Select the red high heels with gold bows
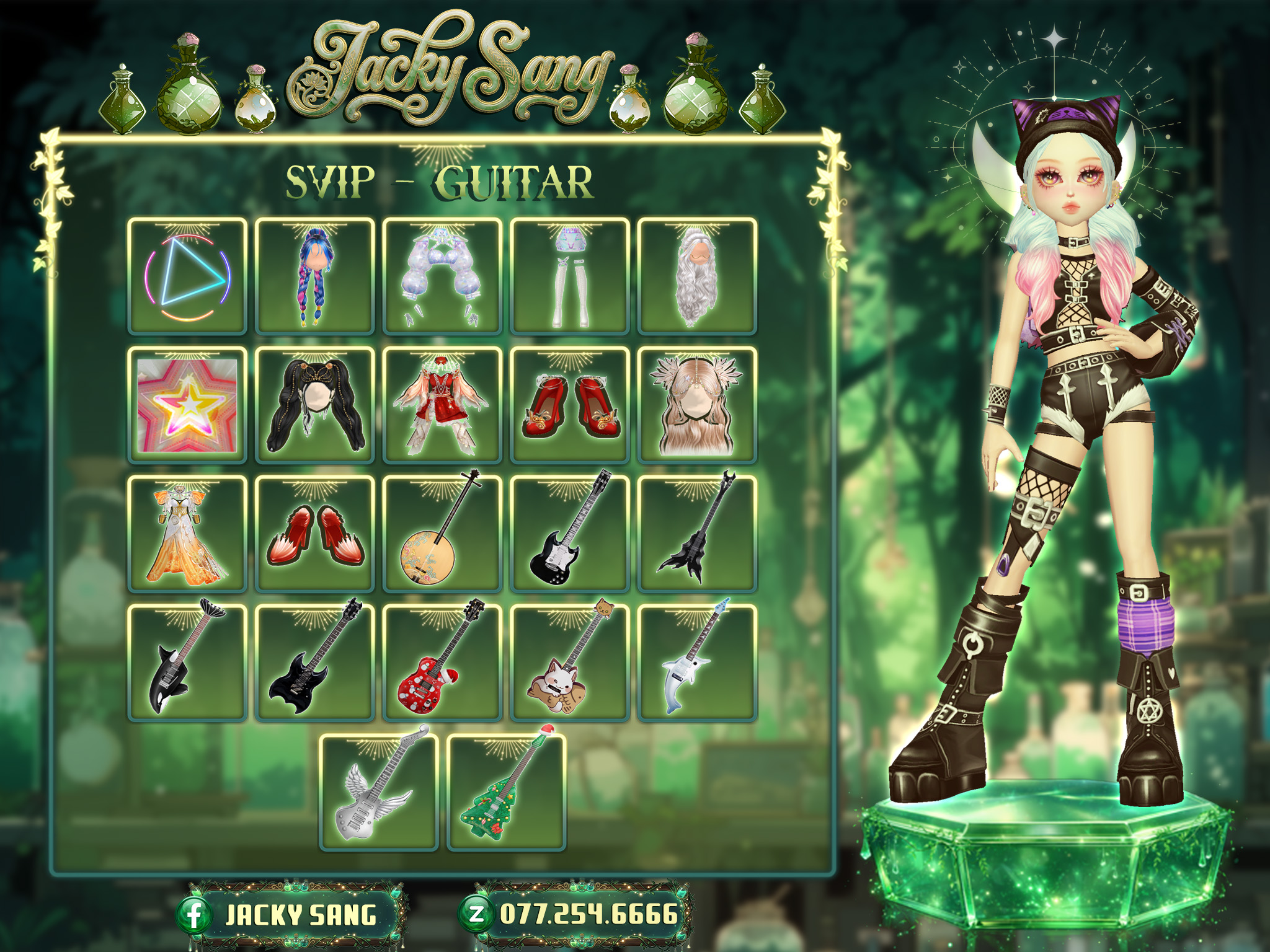Viewport: 1270px width, 952px height. 570,405
